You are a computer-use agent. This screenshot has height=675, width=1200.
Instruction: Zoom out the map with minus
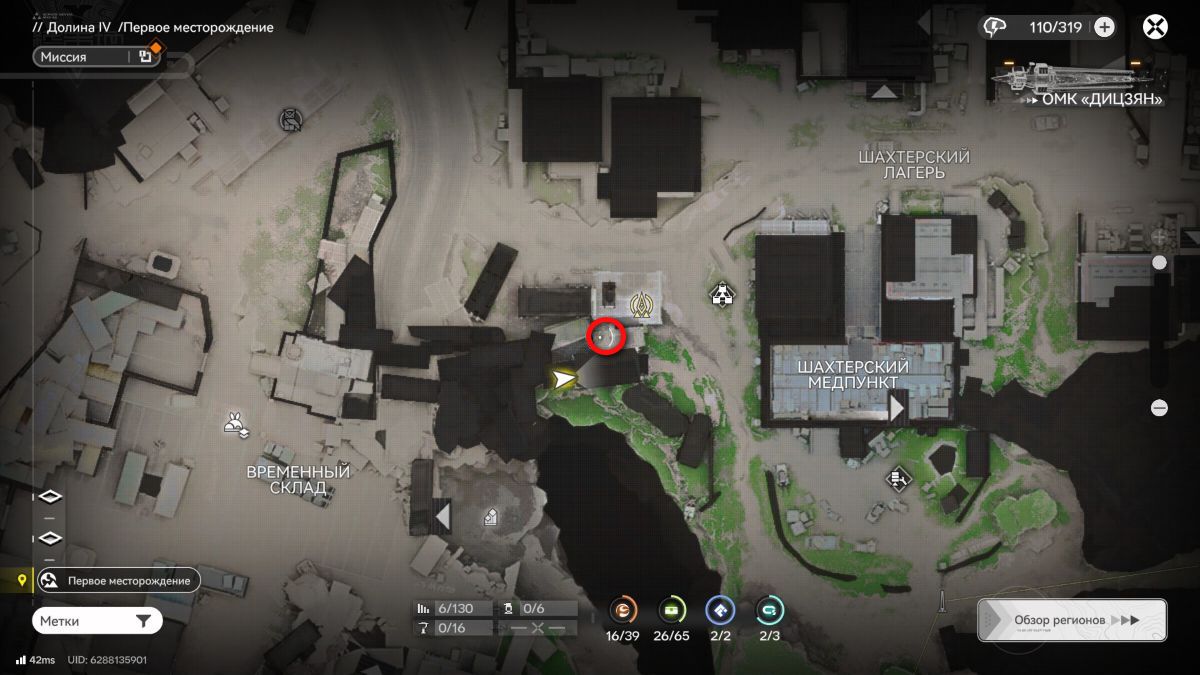1159,408
